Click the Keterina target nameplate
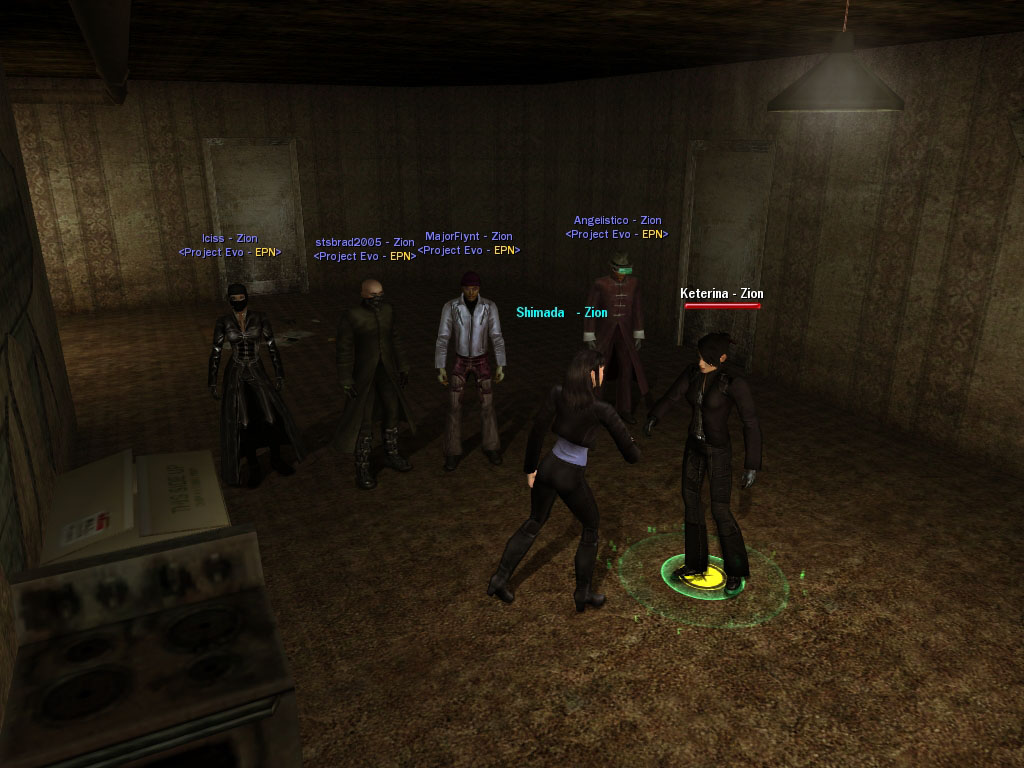Viewport: 1024px width, 768px height. pyautogui.click(x=721, y=294)
